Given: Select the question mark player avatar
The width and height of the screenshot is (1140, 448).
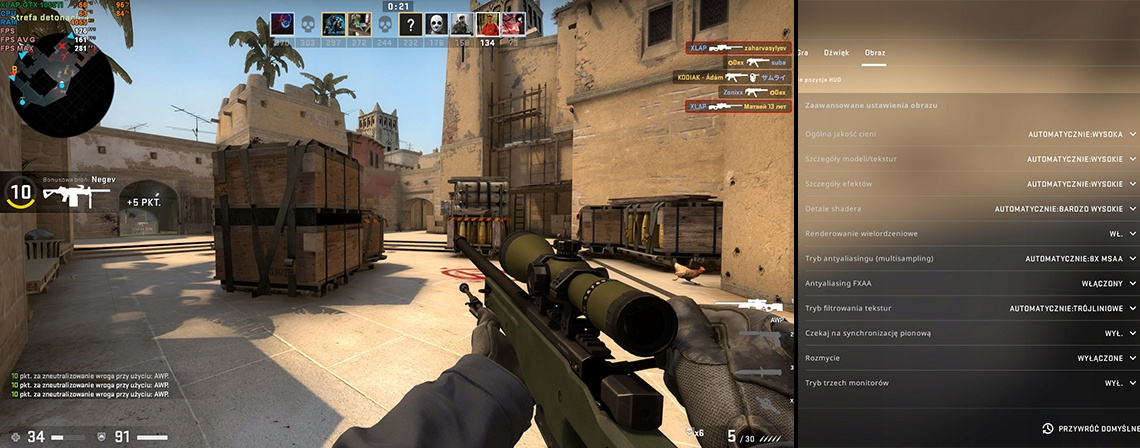Looking at the screenshot, I should [410, 25].
